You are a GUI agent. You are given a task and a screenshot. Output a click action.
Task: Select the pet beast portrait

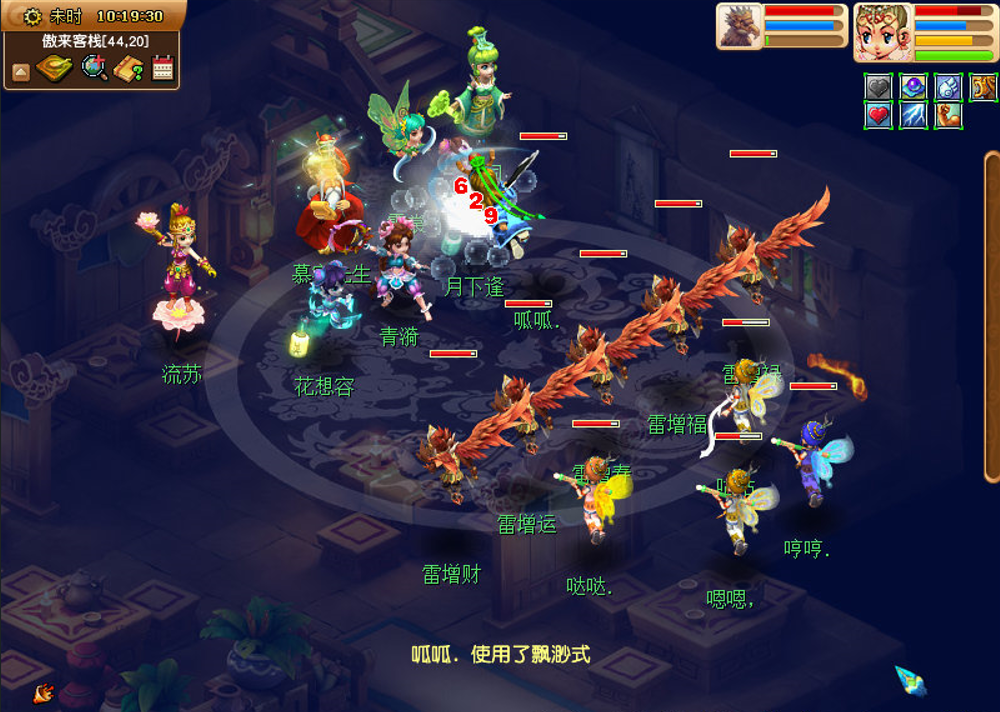(739, 26)
